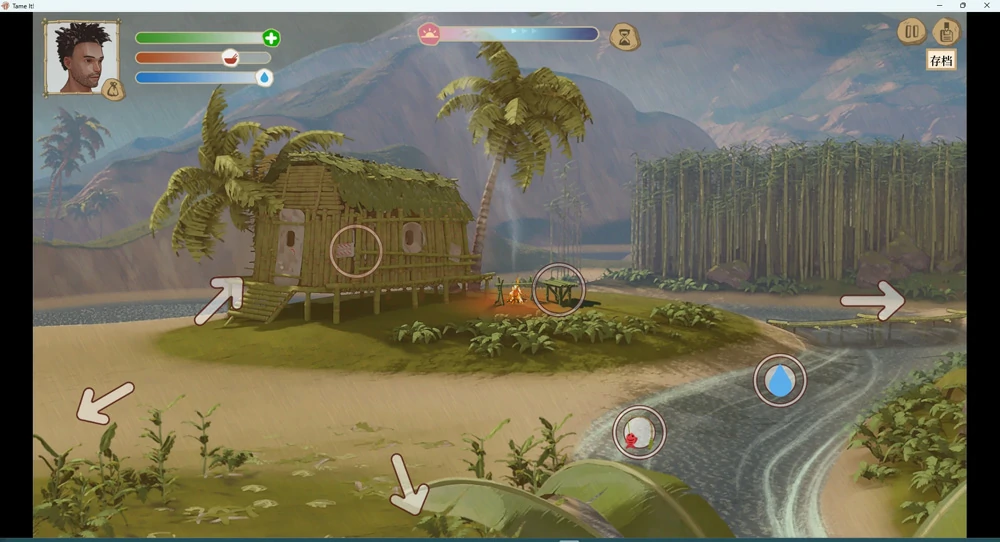This screenshot has width=1000, height=542.
Task: Enter the hut via the upward diagonal arrow
Action: [x=221, y=300]
